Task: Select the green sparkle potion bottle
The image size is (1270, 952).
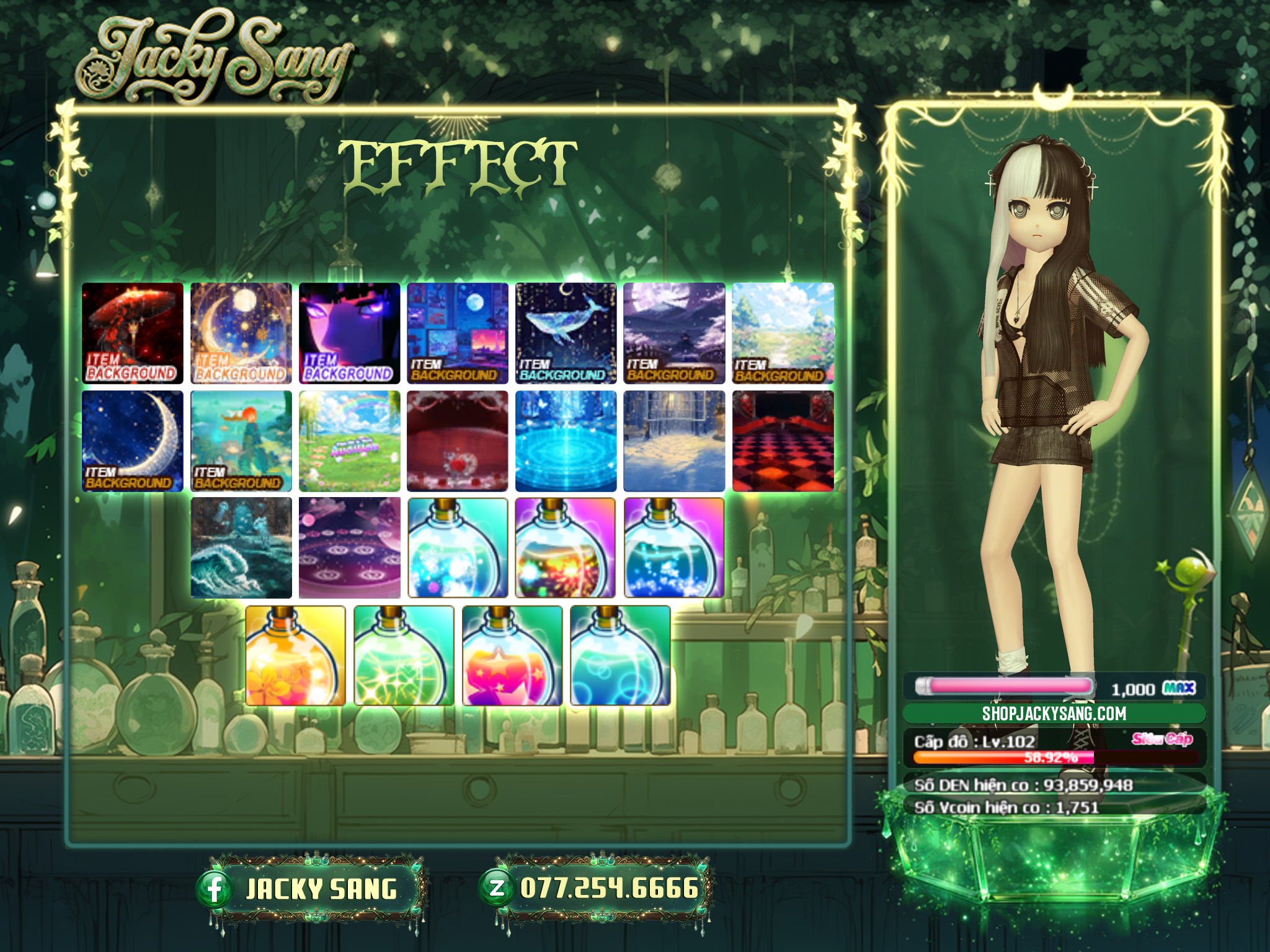Action: (404, 656)
